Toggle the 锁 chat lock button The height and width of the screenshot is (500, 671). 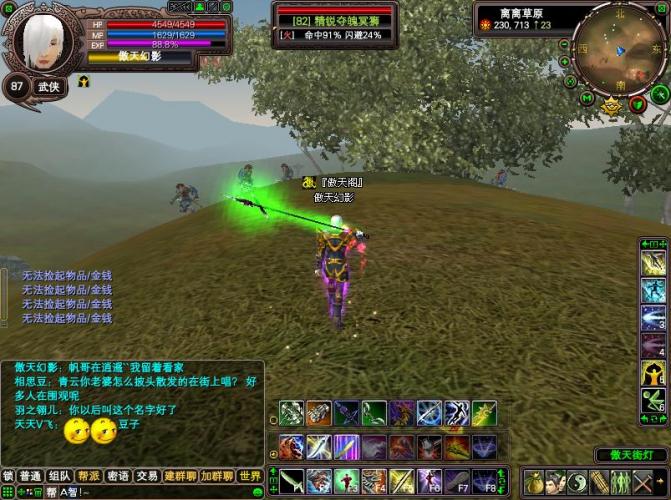point(8,476)
